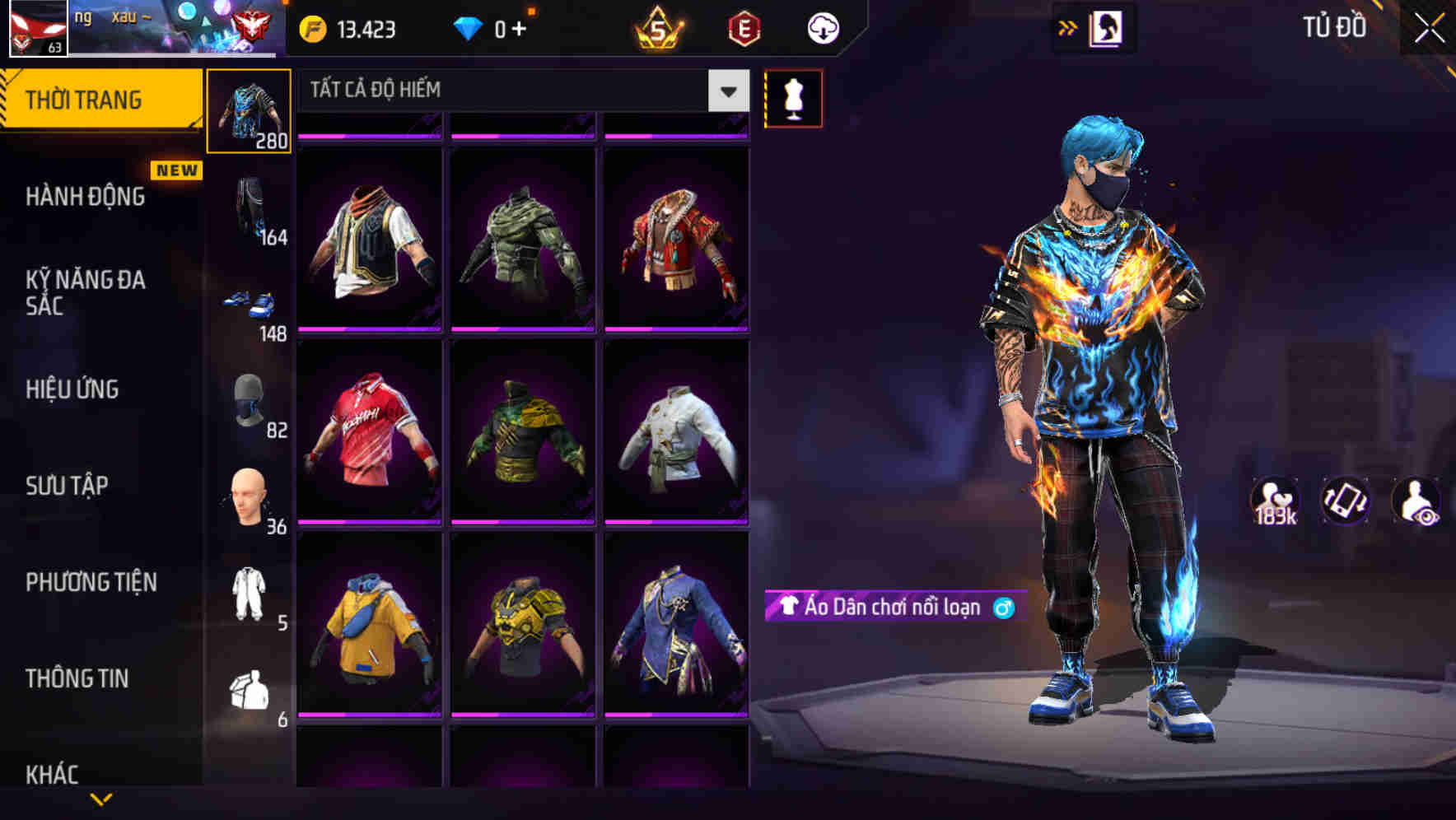Expand more categories via the bottom chevron
The width and height of the screenshot is (1456, 820).
[101, 800]
